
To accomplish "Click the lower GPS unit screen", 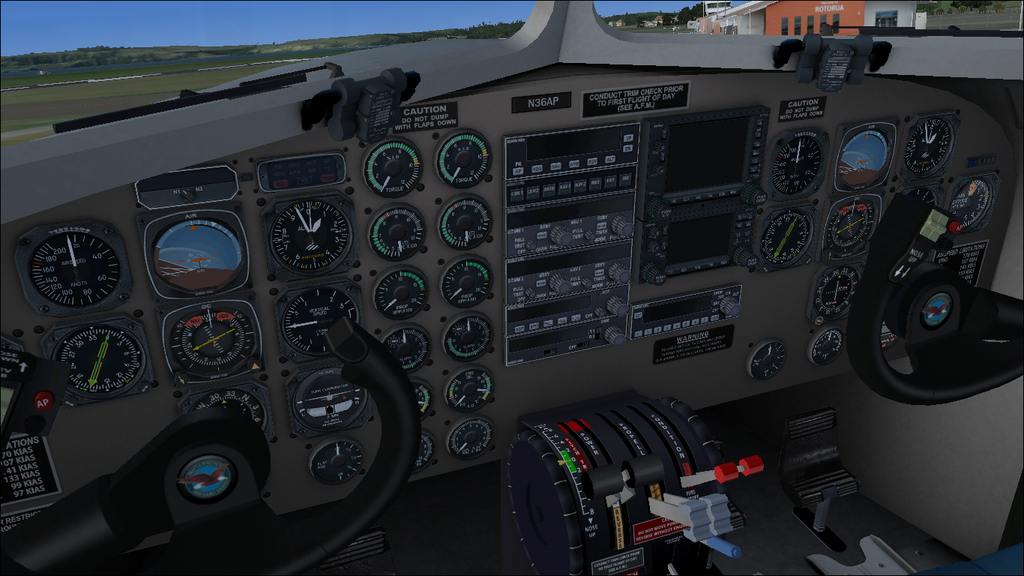I will [695, 239].
